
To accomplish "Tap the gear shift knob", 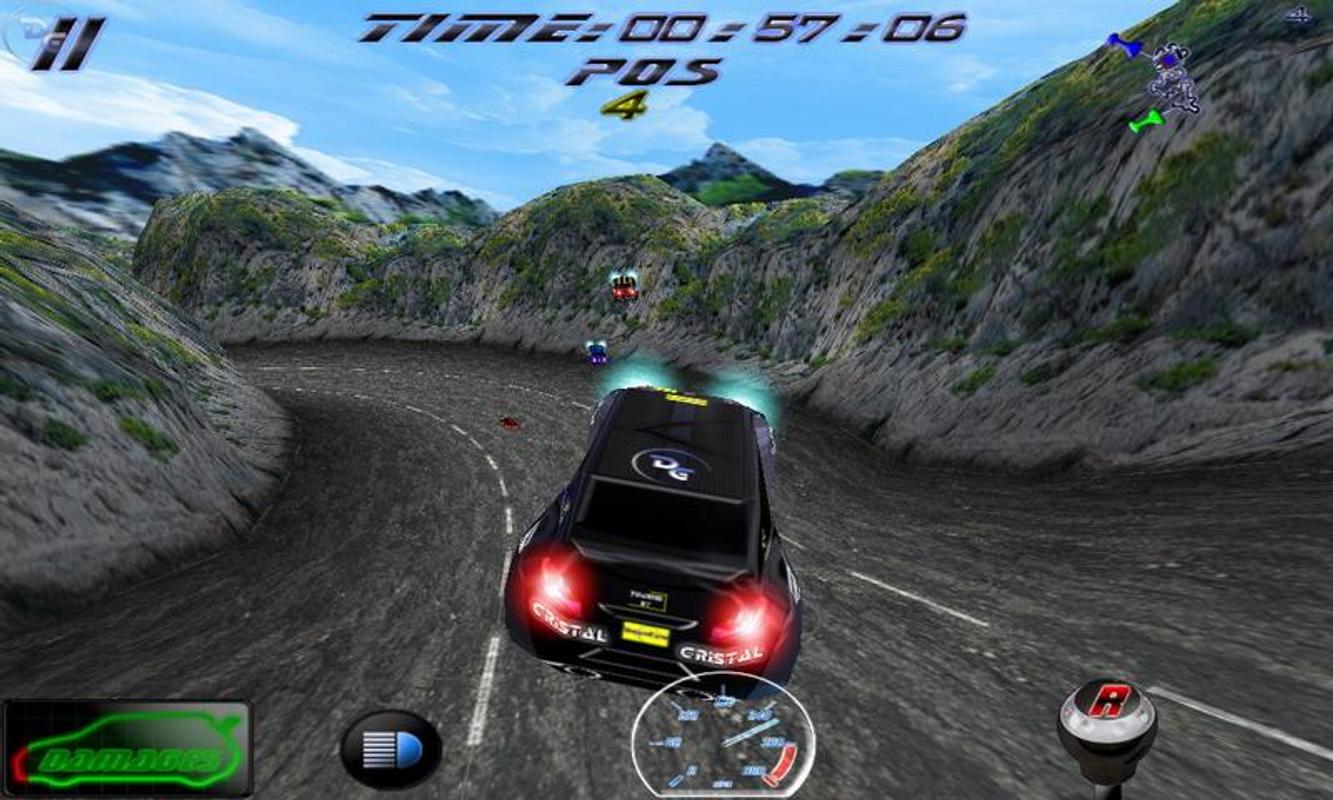I will [1107, 713].
